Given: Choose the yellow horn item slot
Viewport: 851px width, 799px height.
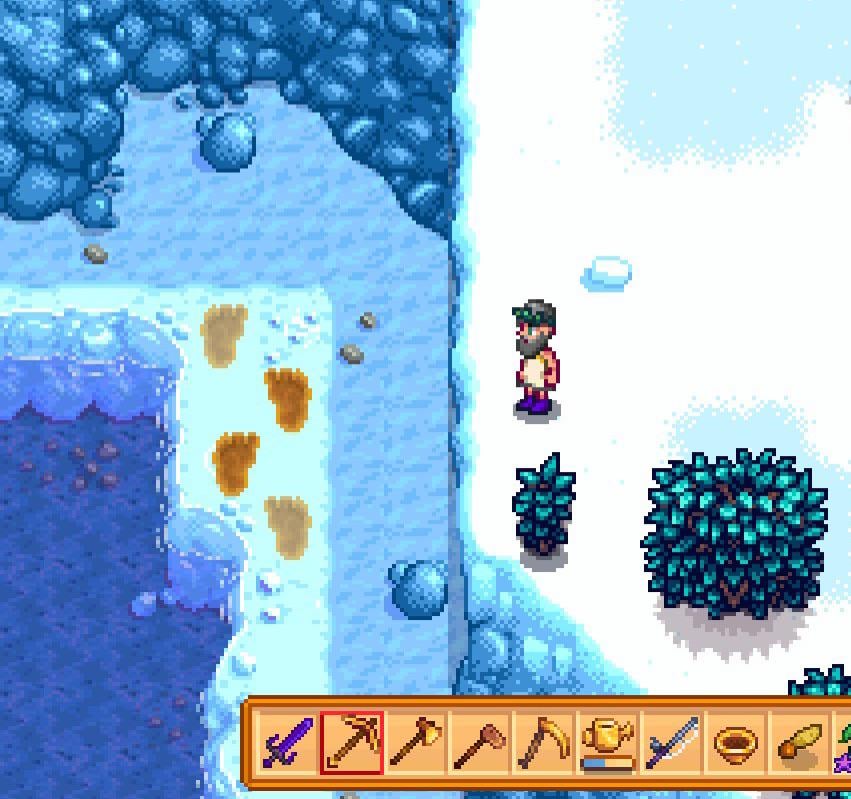Looking at the screenshot, I should pos(799,744).
